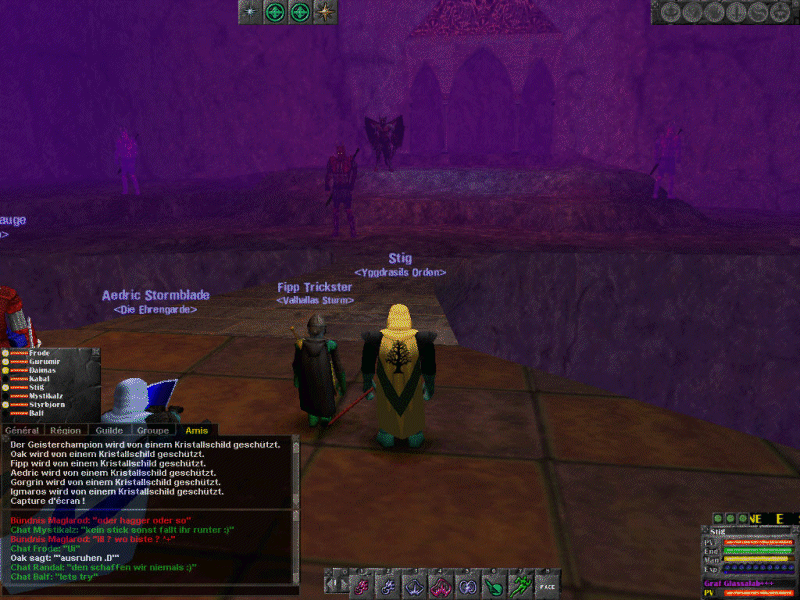Viewport: 800px width, 600px height.
Task: Select the Guilde chat tab
Action: point(109,430)
